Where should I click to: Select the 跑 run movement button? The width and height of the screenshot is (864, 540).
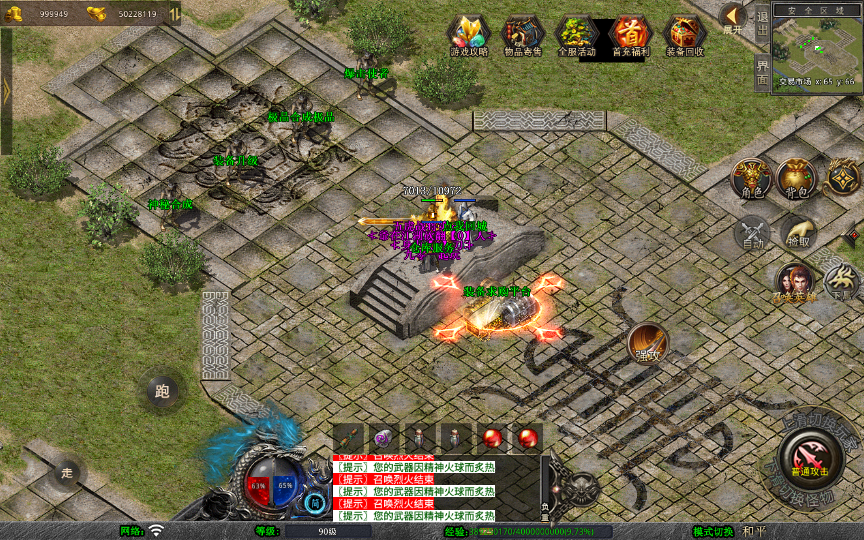click(162, 391)
